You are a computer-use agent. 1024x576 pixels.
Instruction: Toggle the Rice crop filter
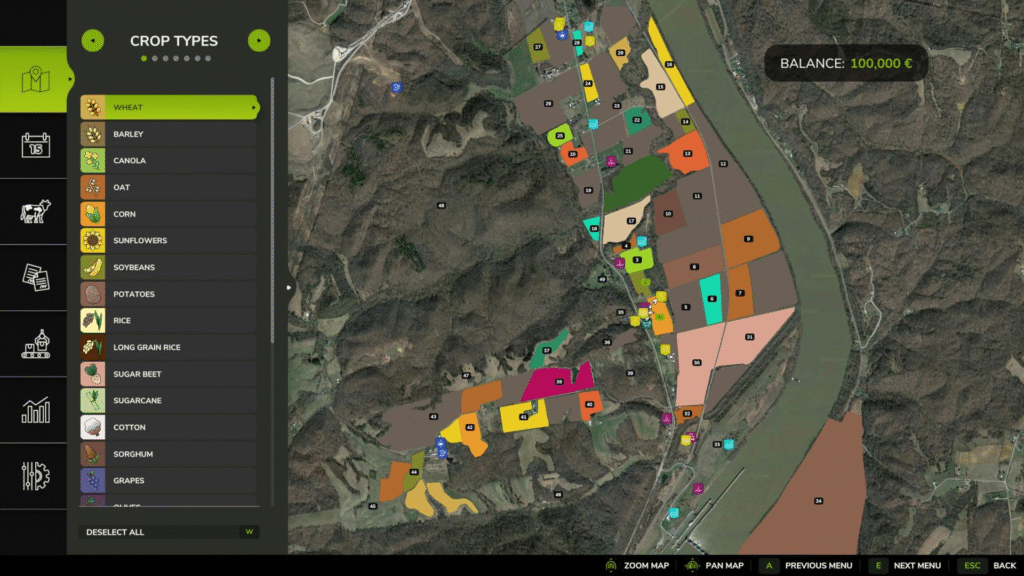tap(168, 321)
